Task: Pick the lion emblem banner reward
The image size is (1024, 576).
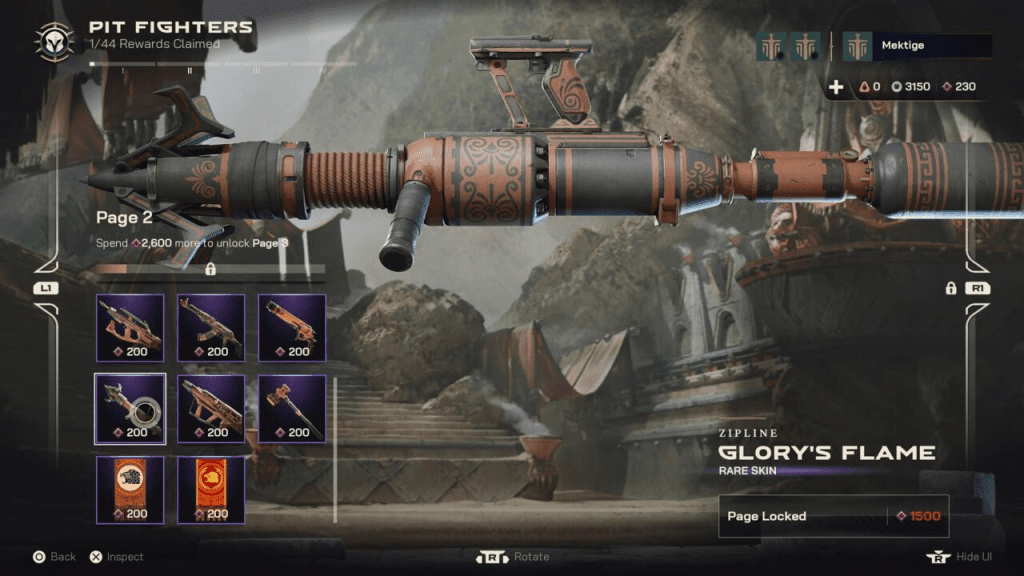Action: (211, 489)
